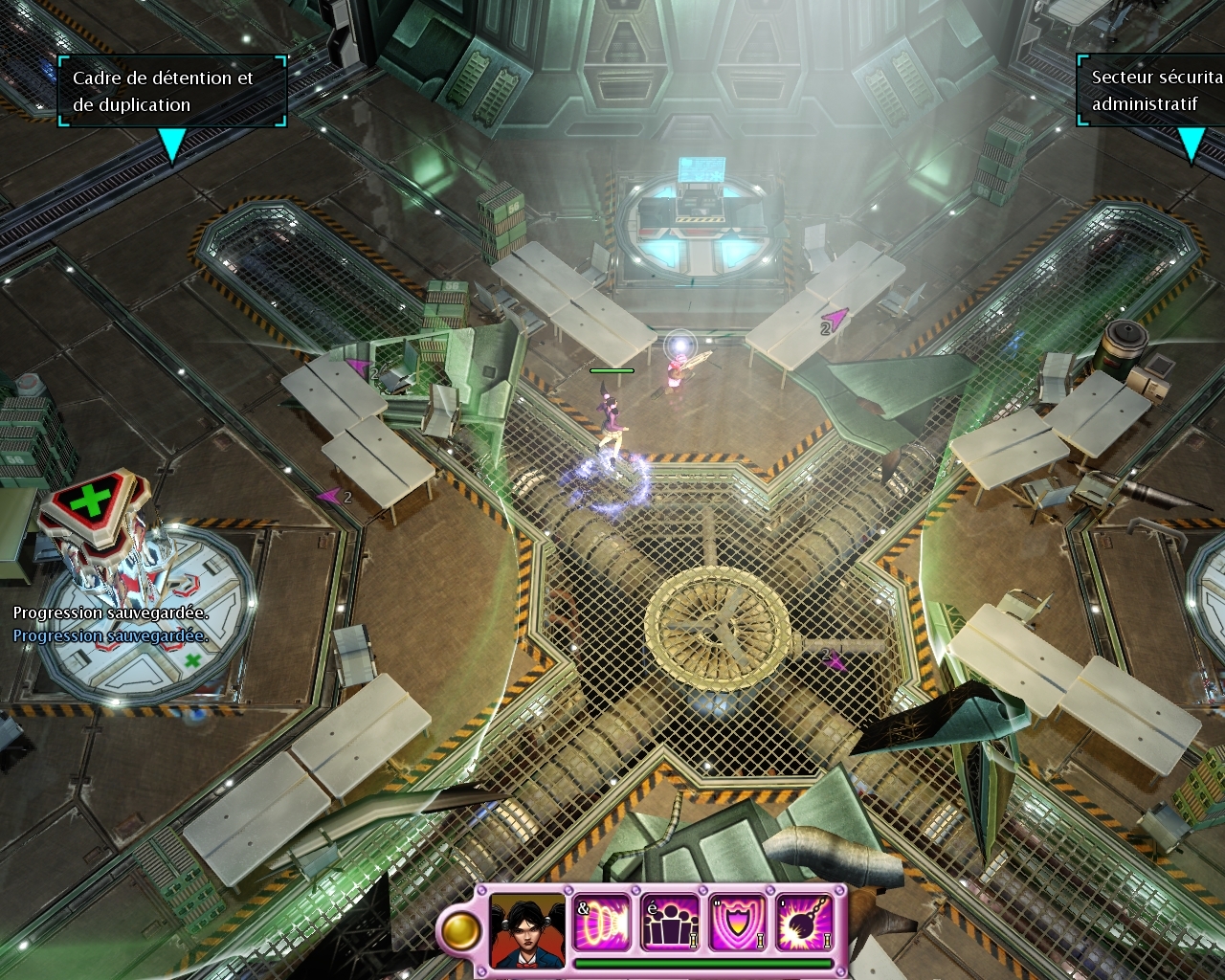
Task: Select the 'Cadre de détention et de duplication' marker
Action: point(171,92)
